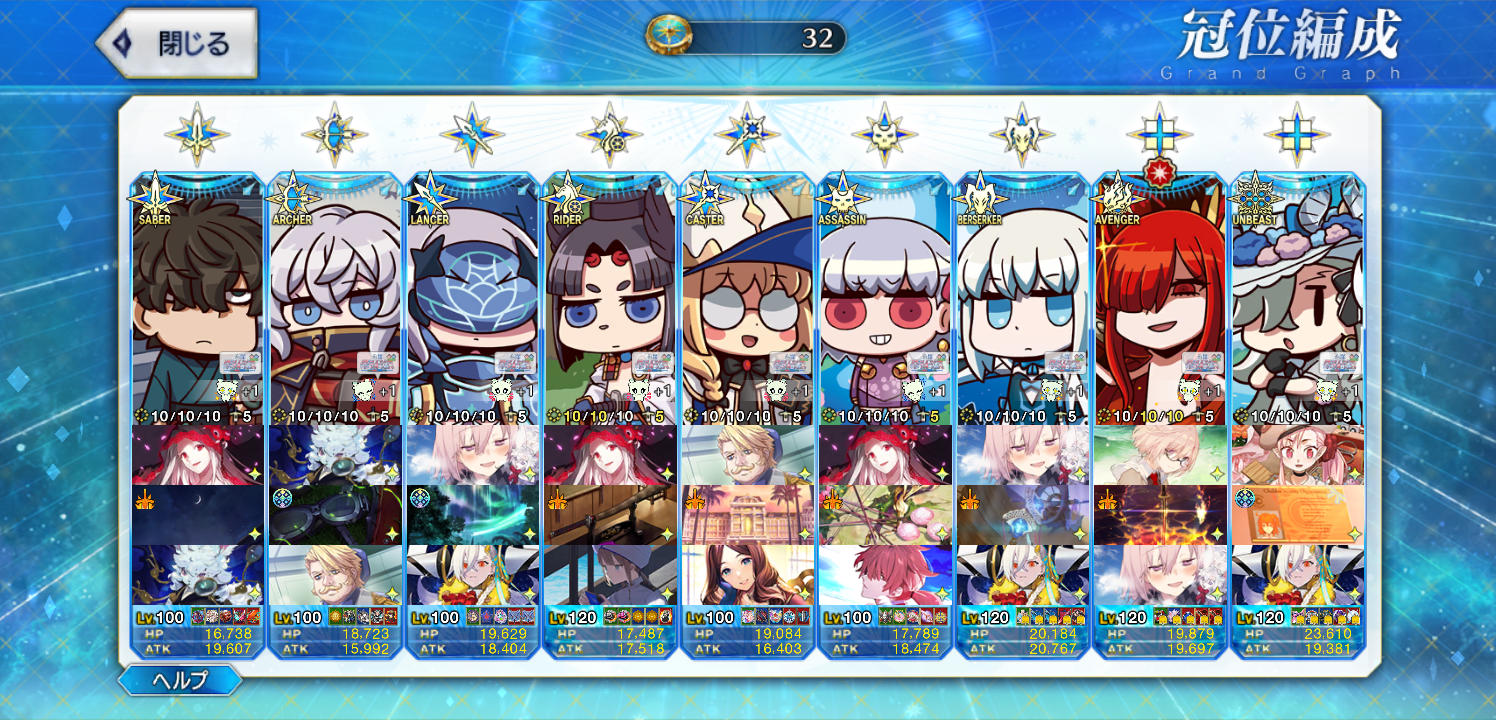Select the Lancer servant card
Image resolution: width=1496 pixels, height=720 pixels.
point(472,300)
